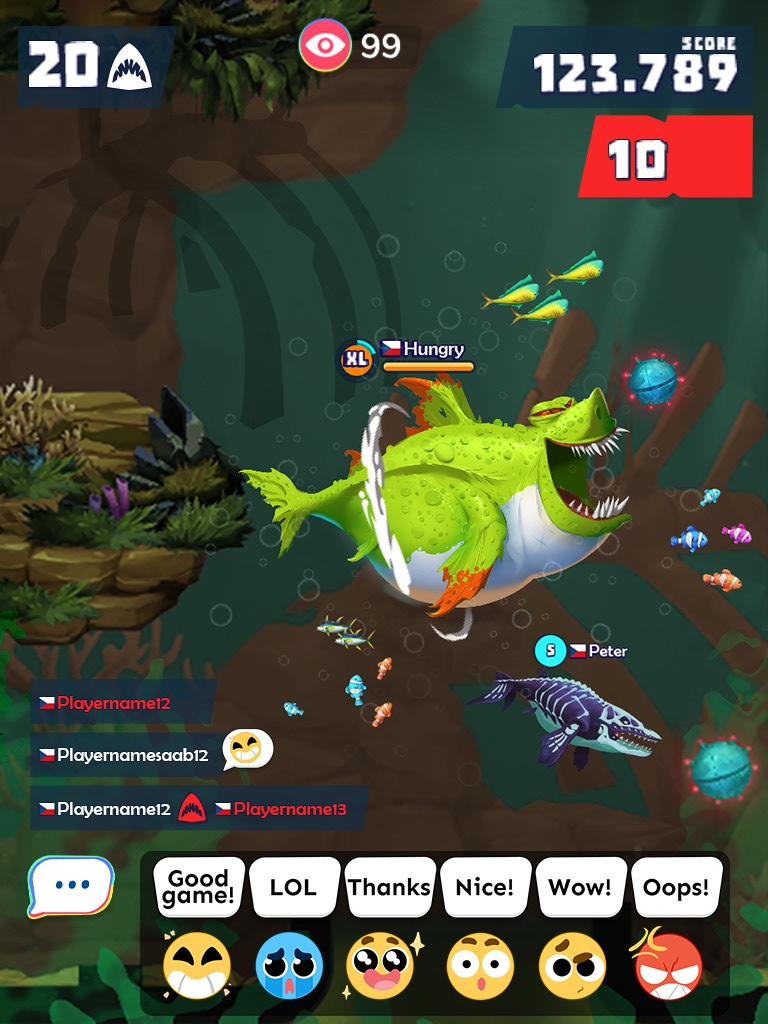Screen dimensions: 768x1024
Task: Send the "Good game!" quick chat
Action: point(198,886)
